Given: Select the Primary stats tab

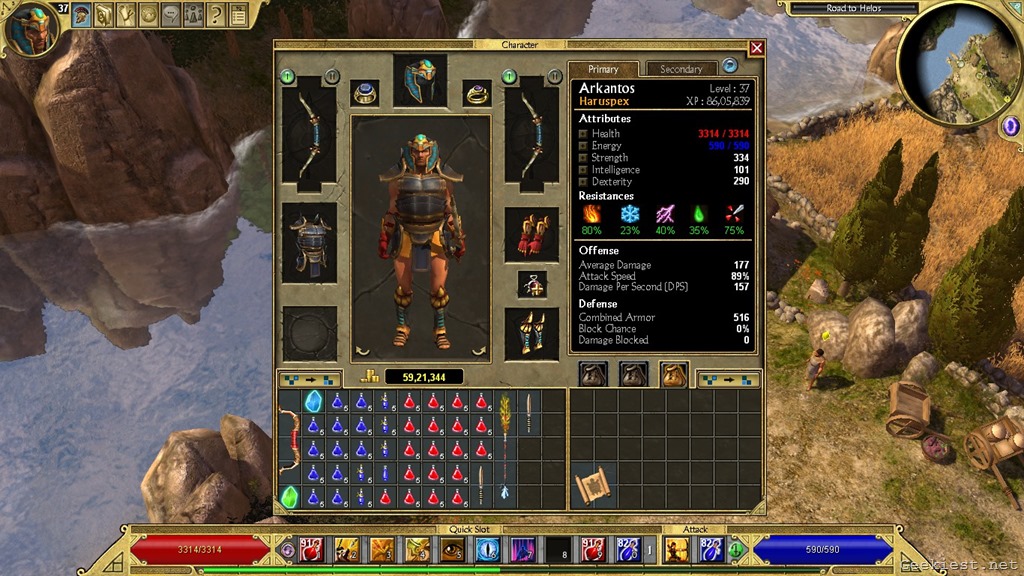Looking at the screenshot, I should 603,69.
